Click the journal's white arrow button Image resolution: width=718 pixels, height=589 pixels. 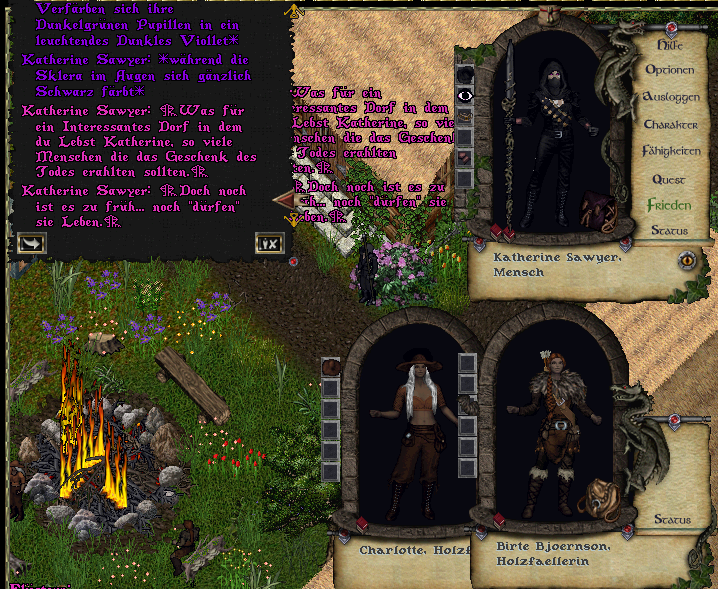[x=31, y=242]
